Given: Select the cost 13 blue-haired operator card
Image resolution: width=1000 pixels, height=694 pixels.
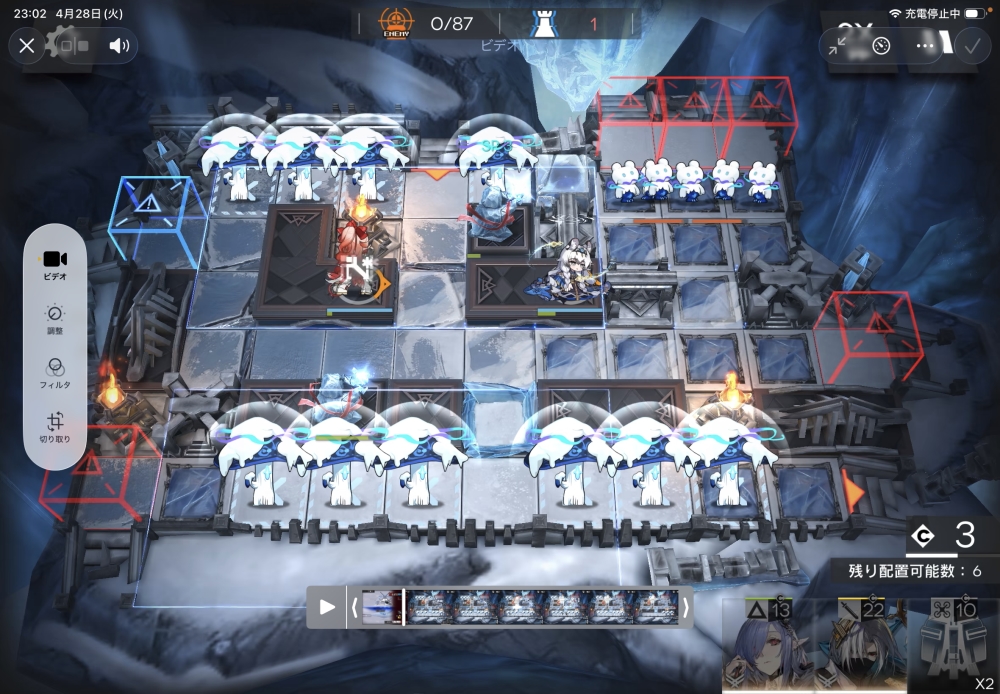Looking at the screenshot, I should click(x=768, y=645).
